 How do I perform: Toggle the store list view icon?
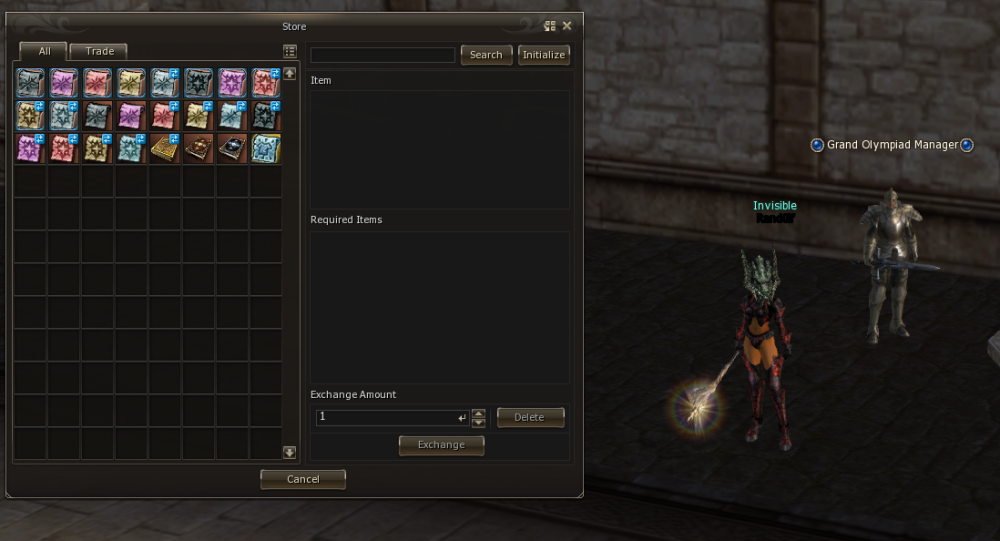[290, 51]
